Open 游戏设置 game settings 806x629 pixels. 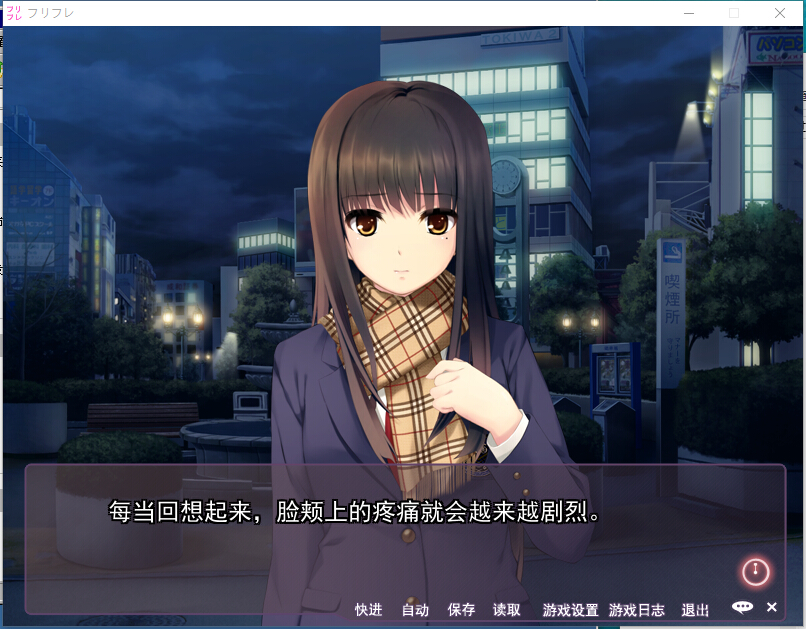click(570, 610)
